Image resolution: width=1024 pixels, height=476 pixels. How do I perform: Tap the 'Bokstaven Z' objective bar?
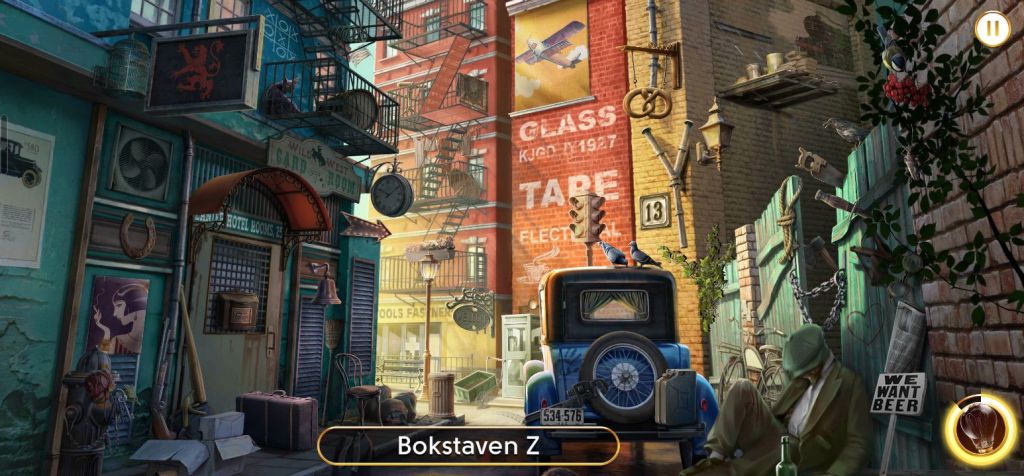click(x=468, y=445)
